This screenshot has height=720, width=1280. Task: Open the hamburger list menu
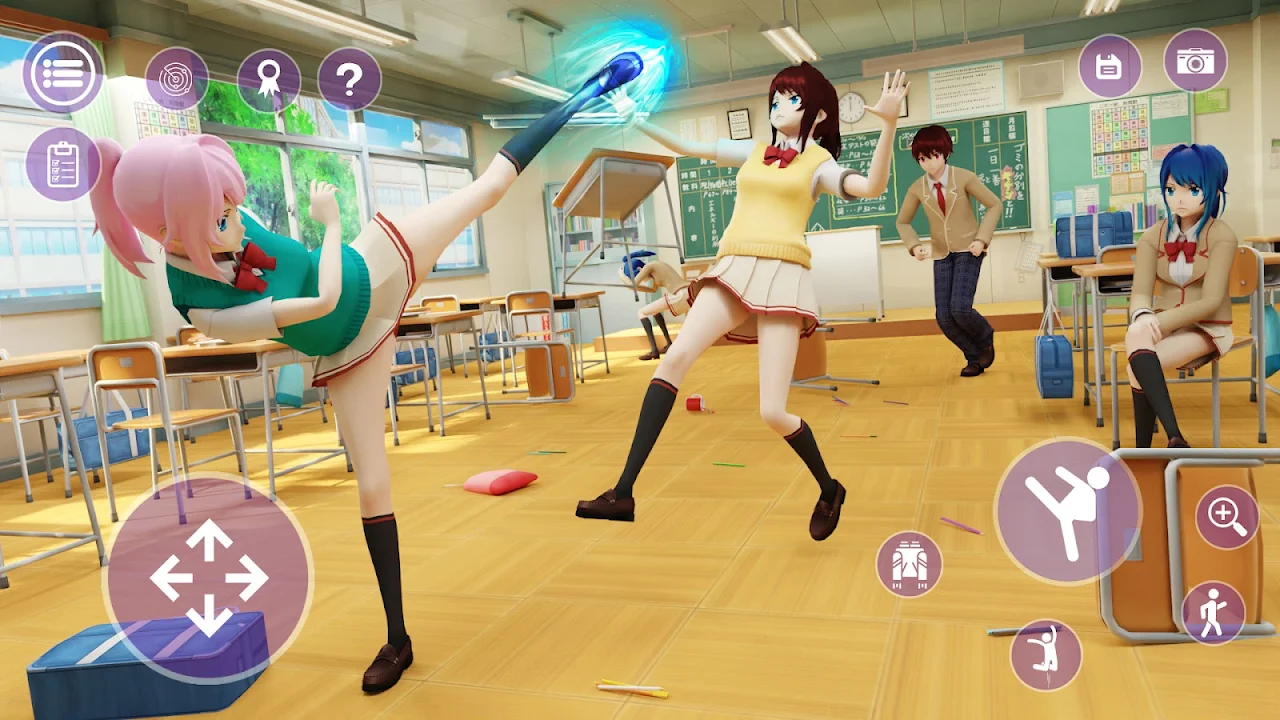click(x=63, y=73)
